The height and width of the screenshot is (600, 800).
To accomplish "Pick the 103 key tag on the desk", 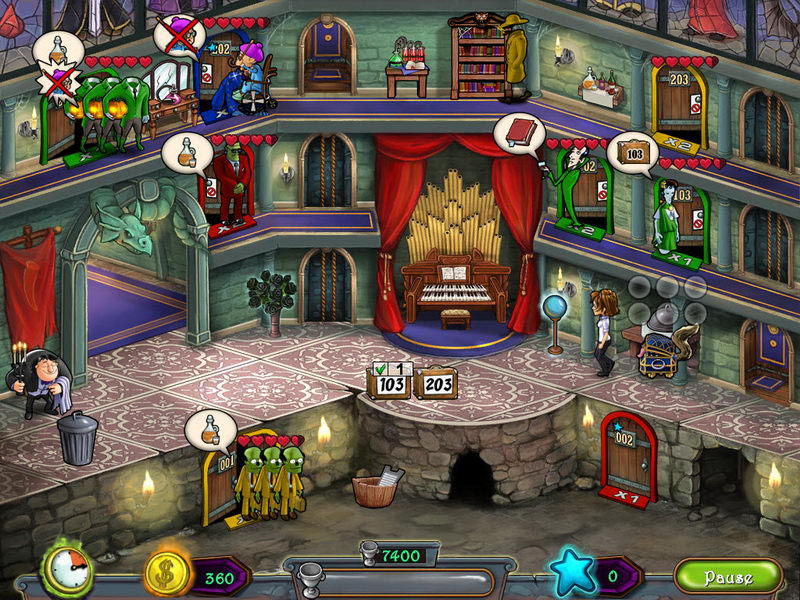I will [x=389, y=383].
